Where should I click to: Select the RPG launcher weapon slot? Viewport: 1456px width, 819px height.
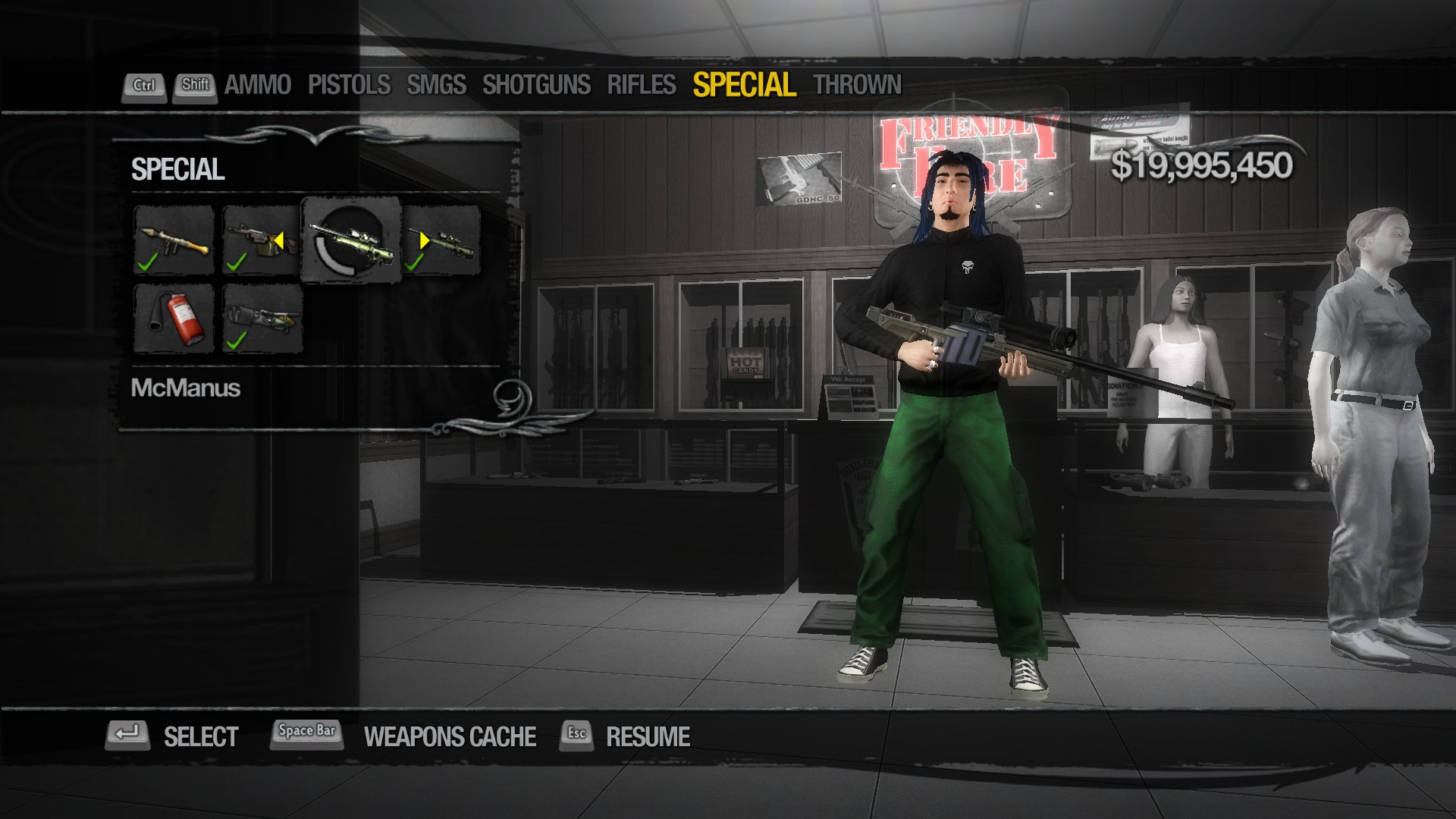point(174,240)
